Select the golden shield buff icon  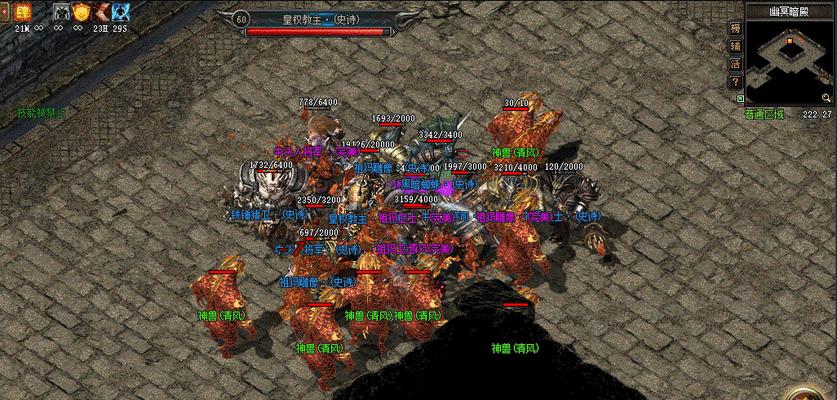click(81, 12)
